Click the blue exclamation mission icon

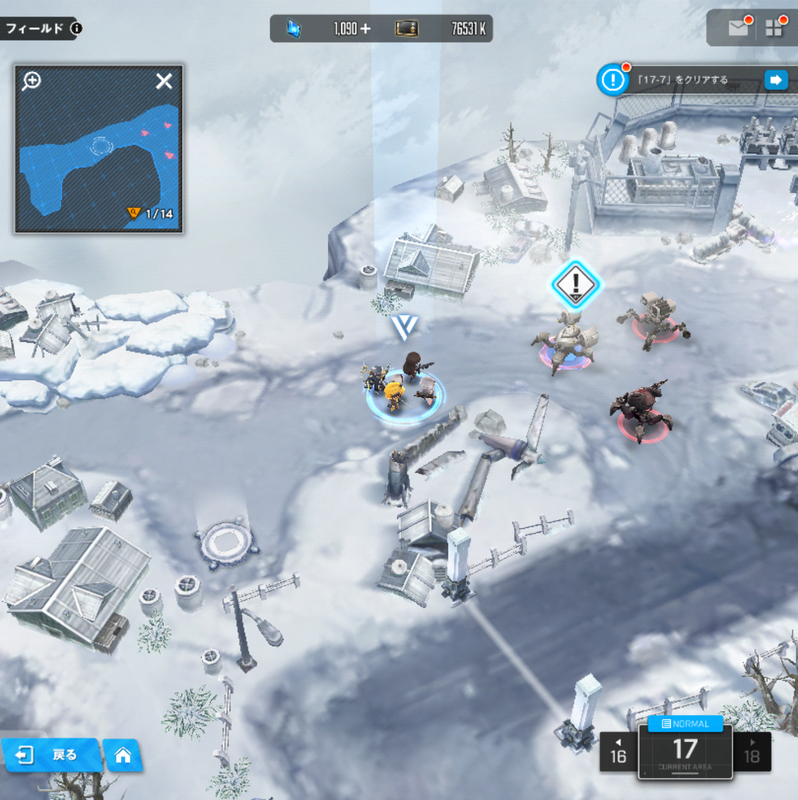pos(611,80)
